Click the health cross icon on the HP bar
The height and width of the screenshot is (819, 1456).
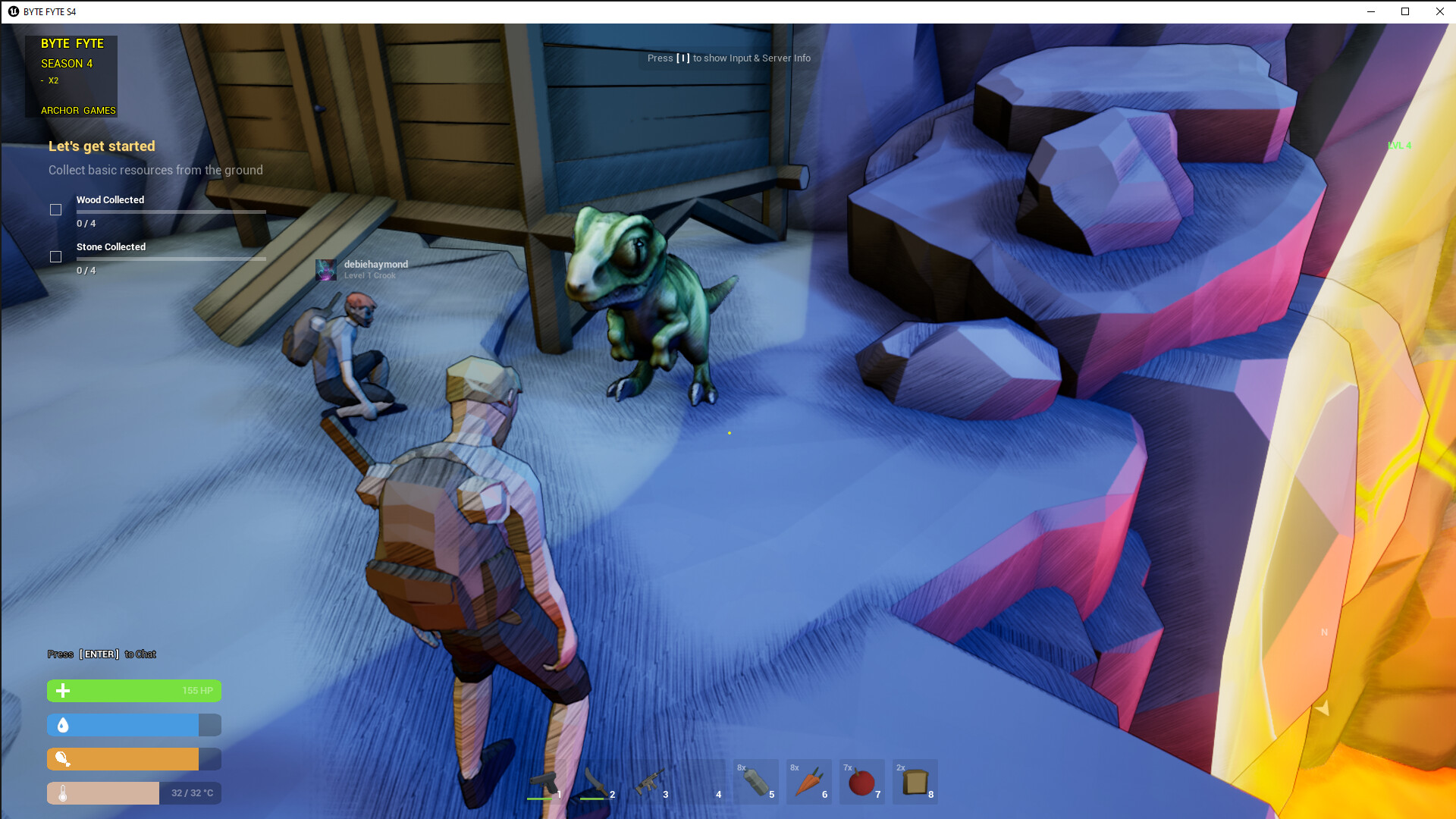(x=63, y=691)
